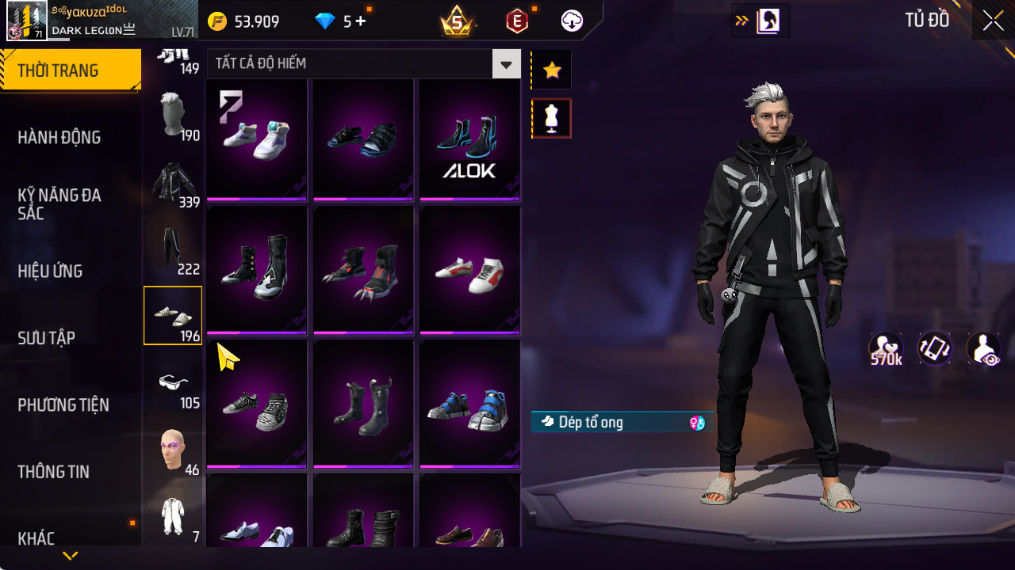Choose the red and white sneakers
Image resolution: width=1015 pixels, height=570 pixels.
[469, 272]
